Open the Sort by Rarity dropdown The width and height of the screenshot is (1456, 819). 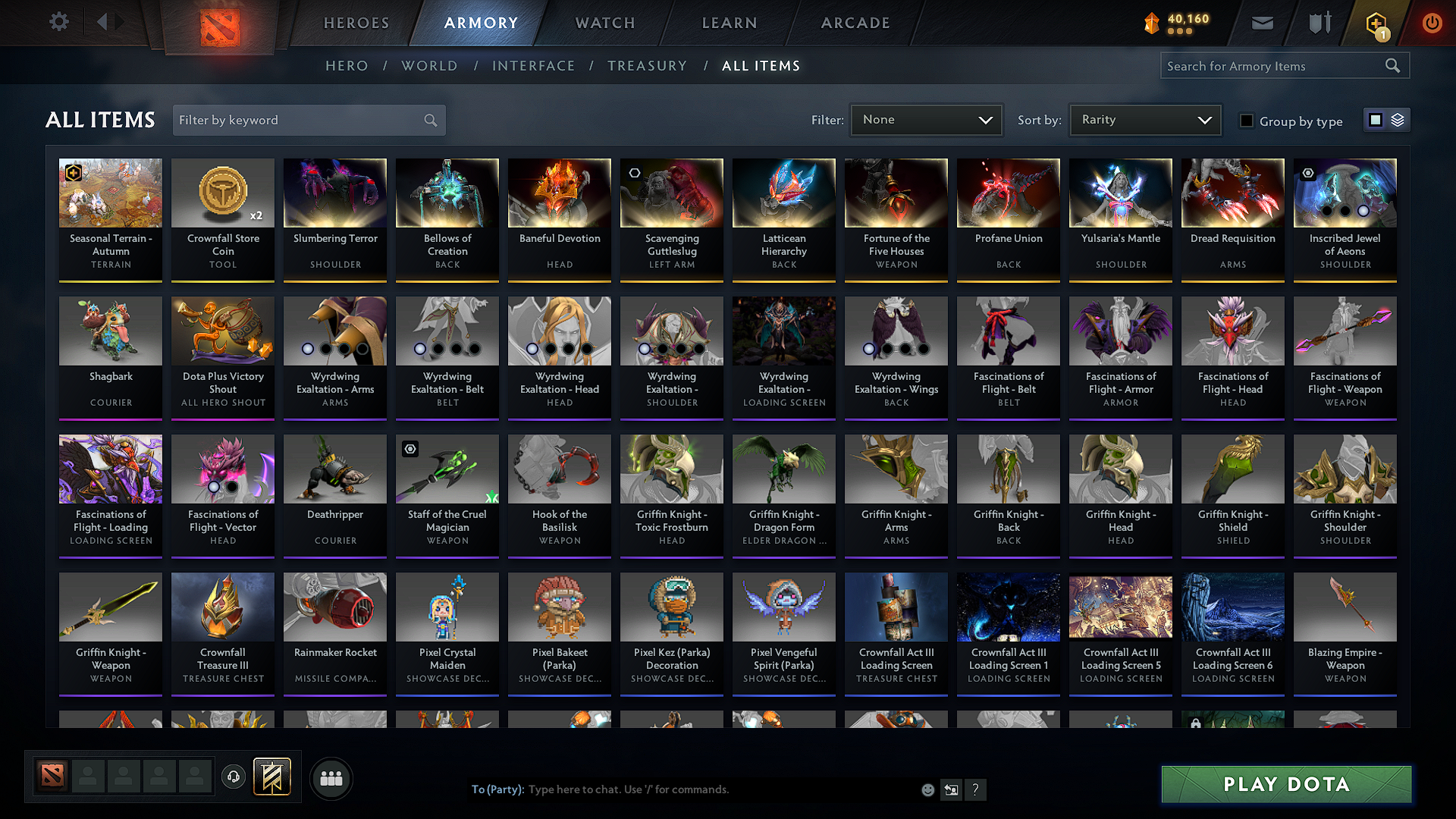pyautogui.click(x=1144, y=120)
